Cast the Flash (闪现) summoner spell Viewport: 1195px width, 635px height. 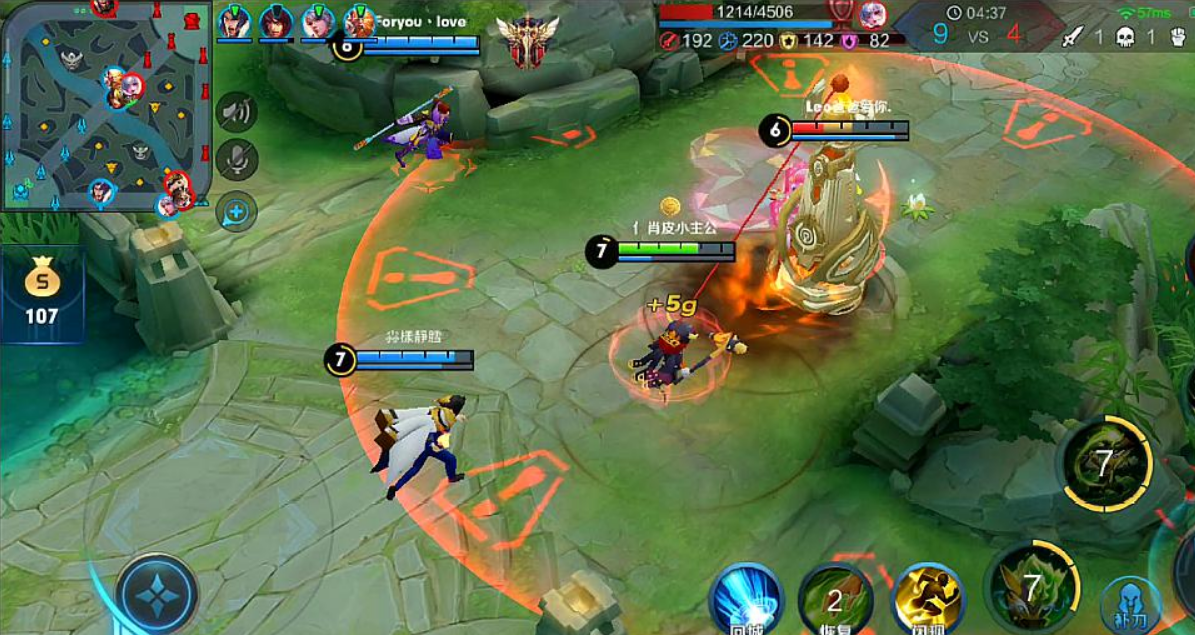(x=927, y=598)
